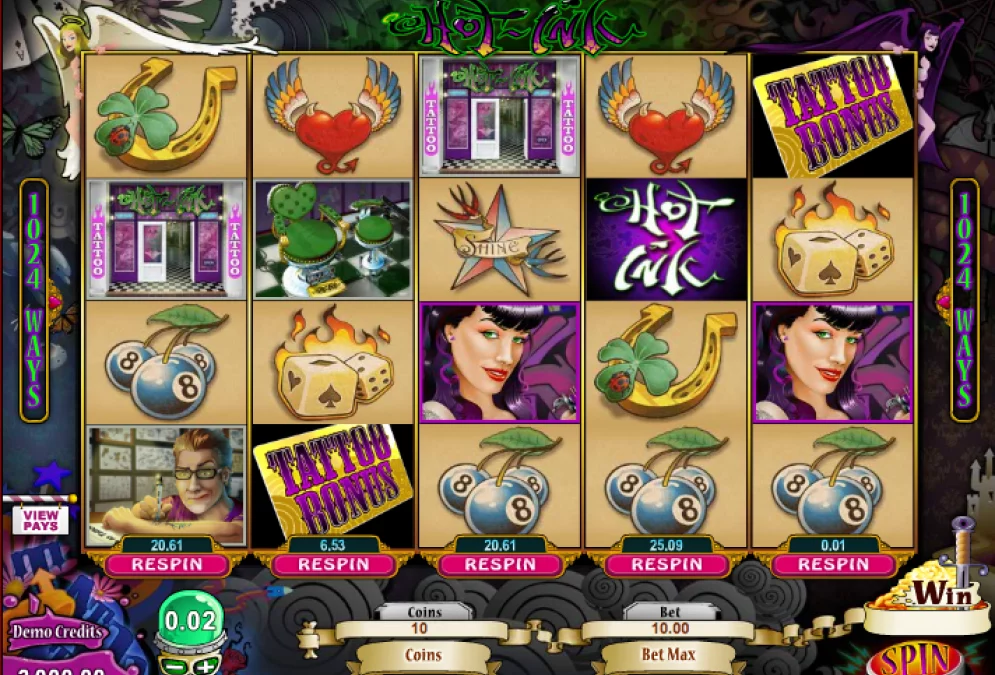Respin the reel priced at 25.09

pyautogui.click(x=666, y=564)
